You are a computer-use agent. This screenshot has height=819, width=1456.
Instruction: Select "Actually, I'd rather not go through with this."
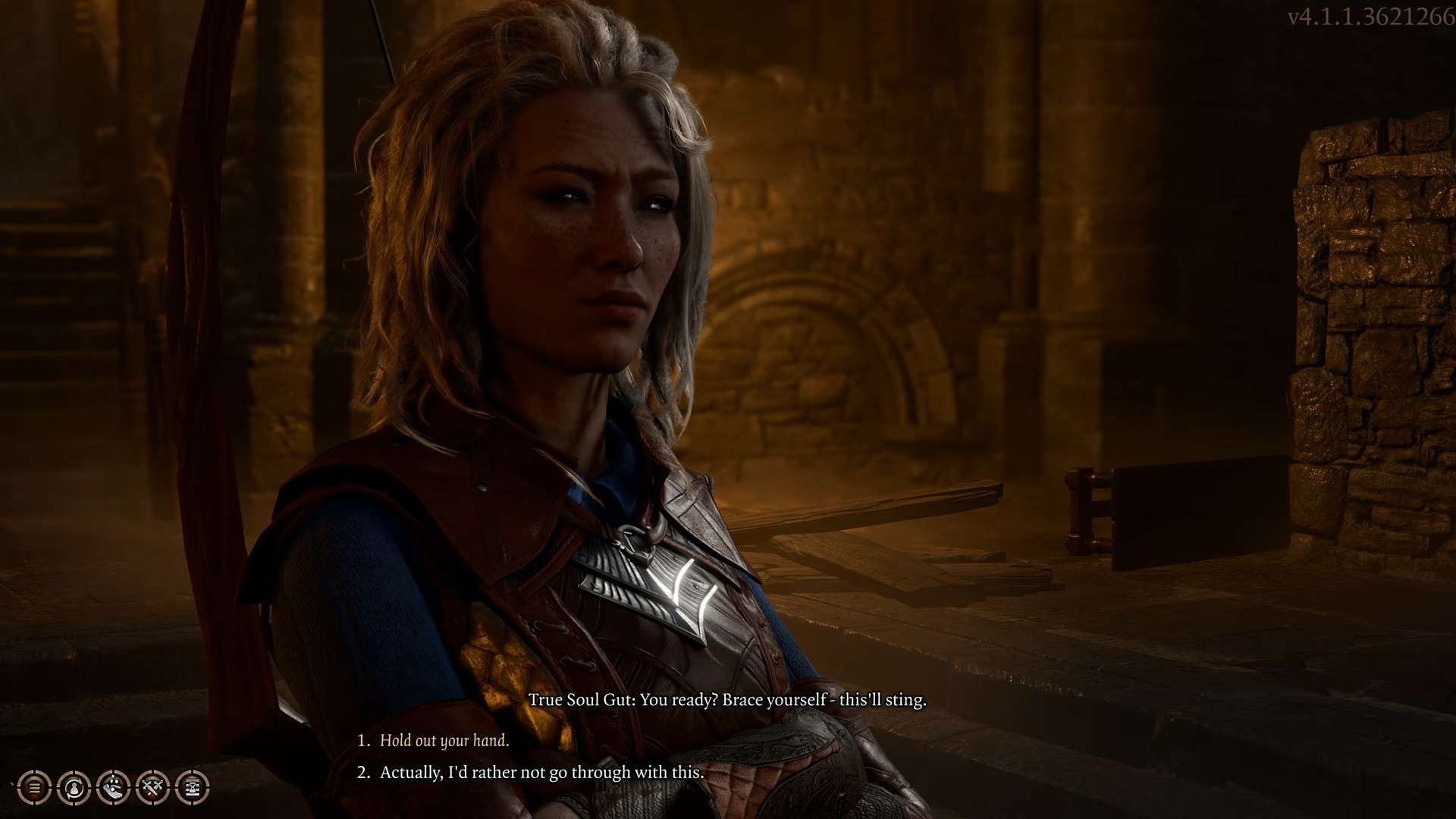click(x=541, y=773)
